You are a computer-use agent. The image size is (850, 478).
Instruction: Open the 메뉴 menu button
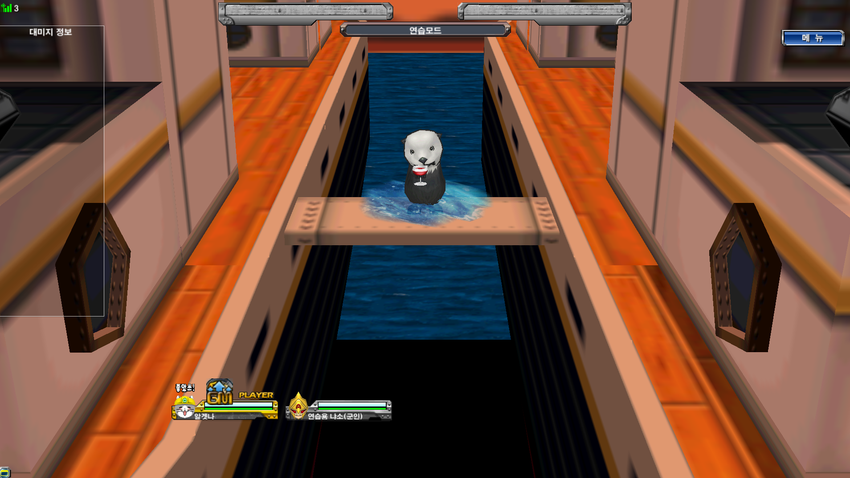click(812, 37)
